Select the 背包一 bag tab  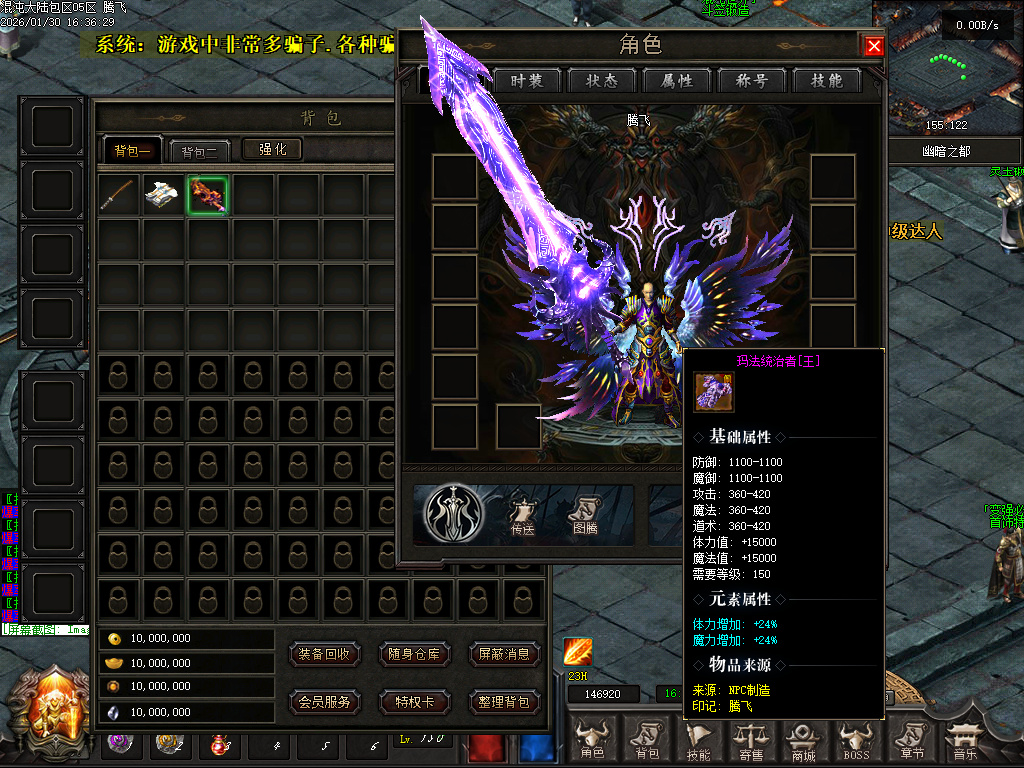pos(132,151)
